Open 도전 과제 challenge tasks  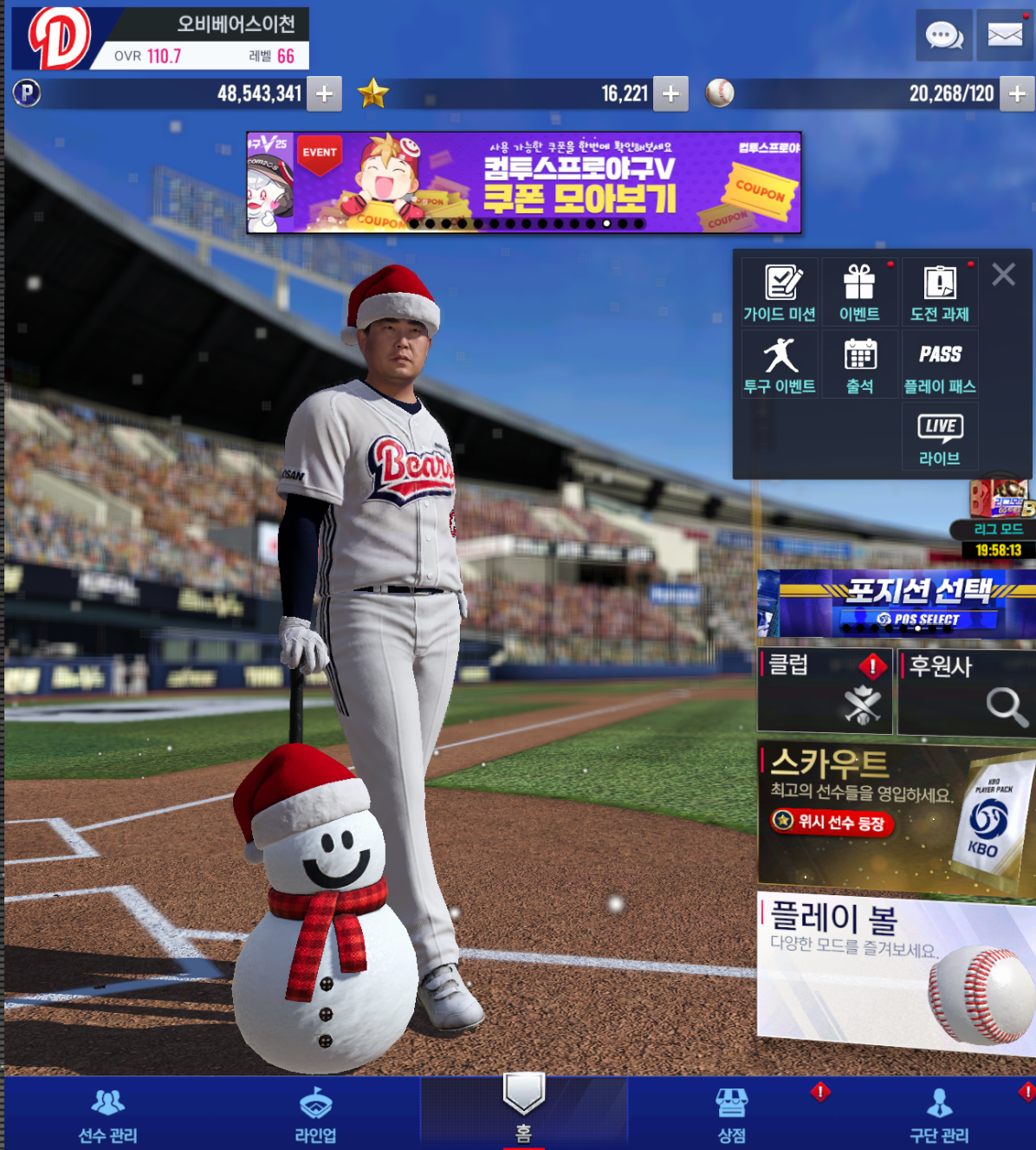point(940,293)
